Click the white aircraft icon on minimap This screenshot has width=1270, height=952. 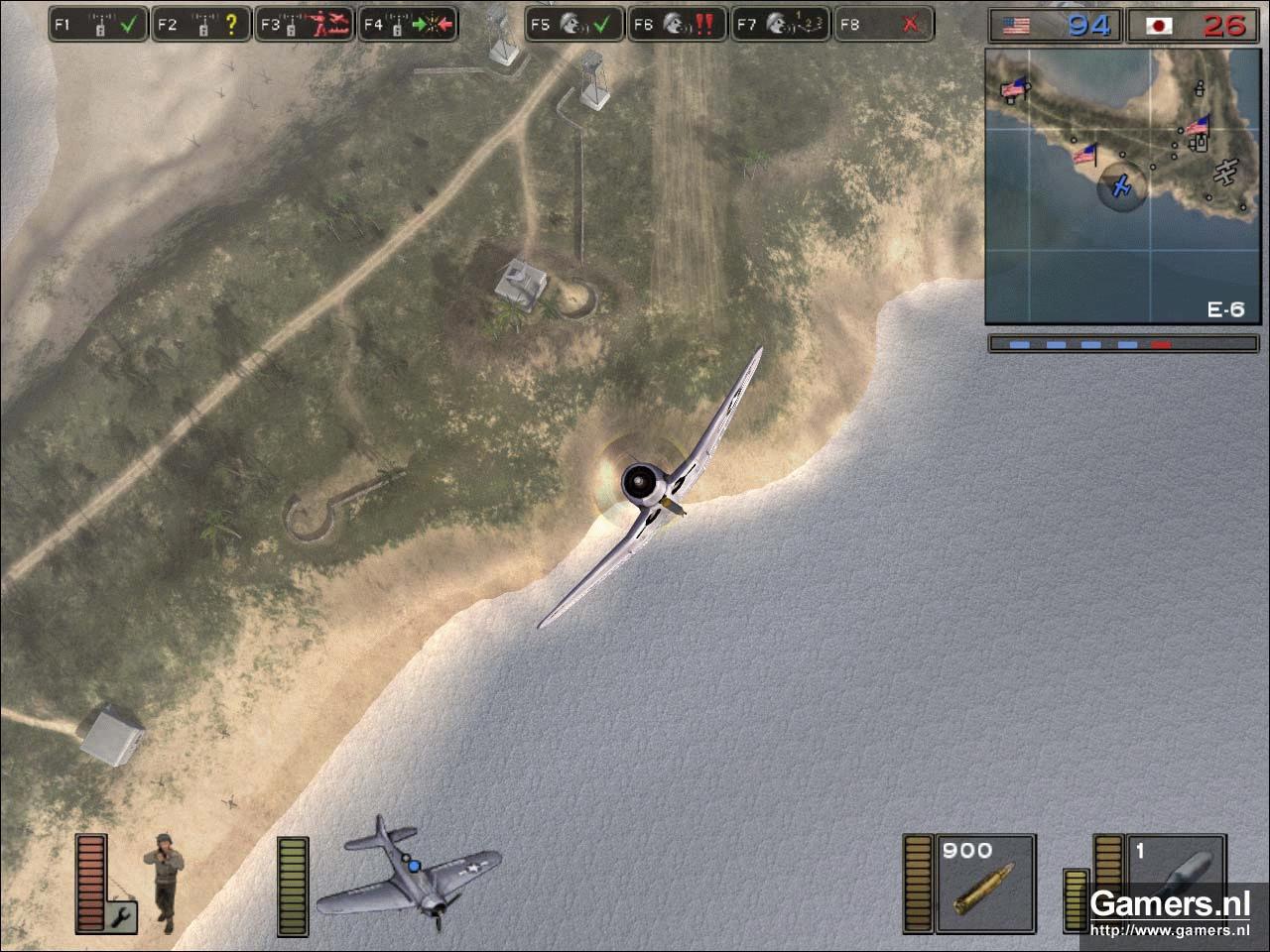pos(1226,173)
